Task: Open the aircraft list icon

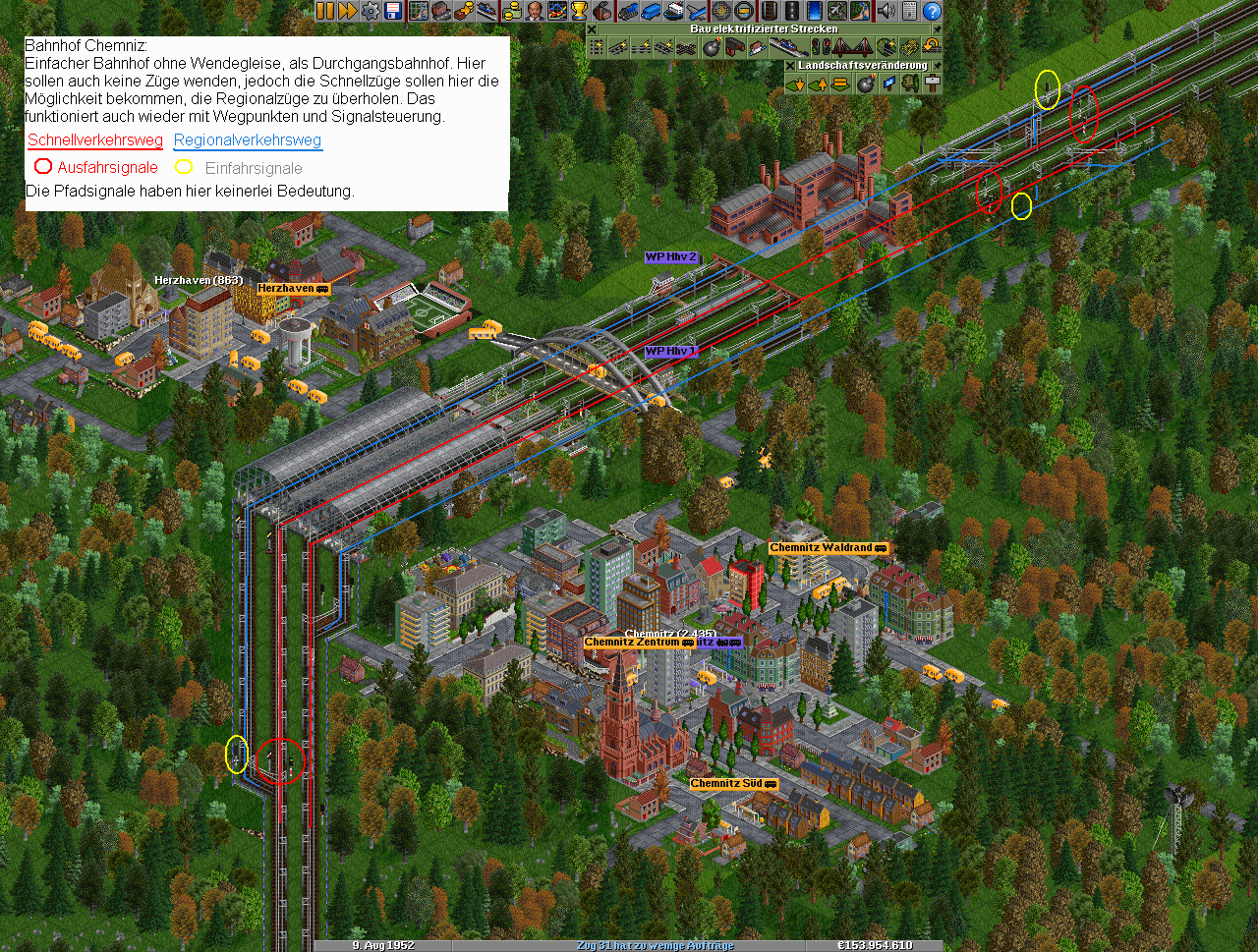Action: pos(697,11)
